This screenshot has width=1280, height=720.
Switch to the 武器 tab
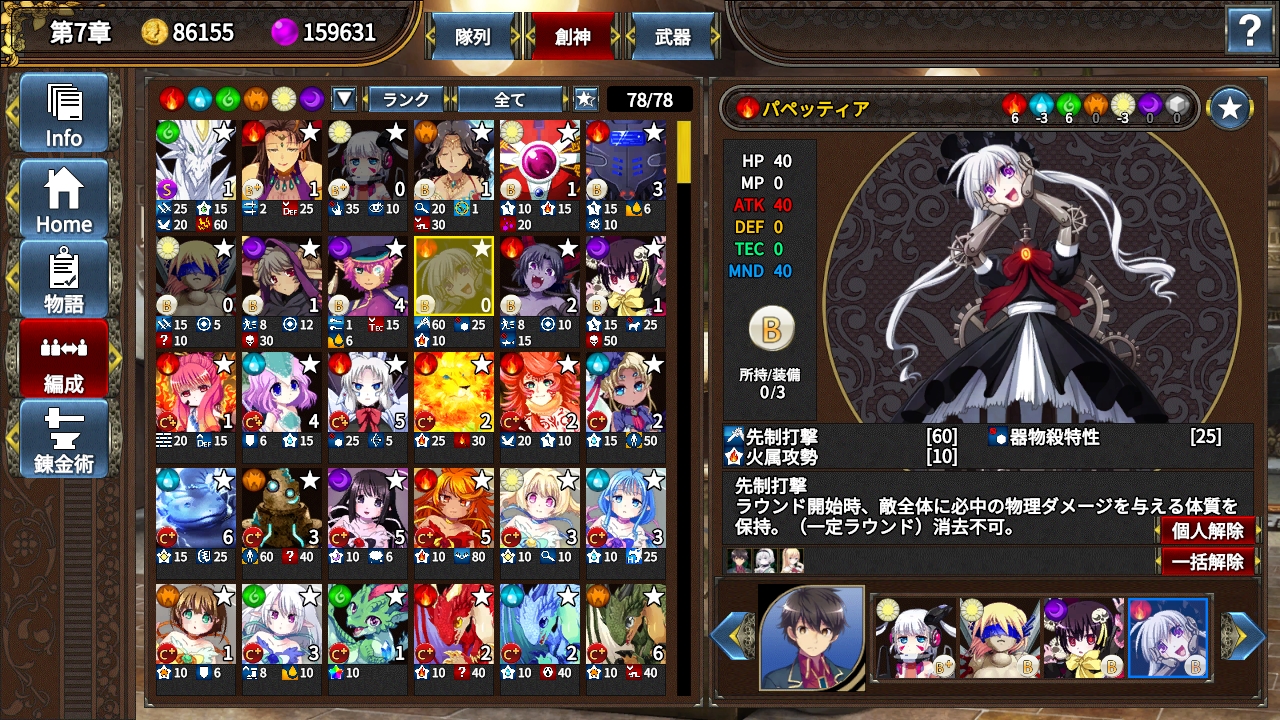coord(672,37)
